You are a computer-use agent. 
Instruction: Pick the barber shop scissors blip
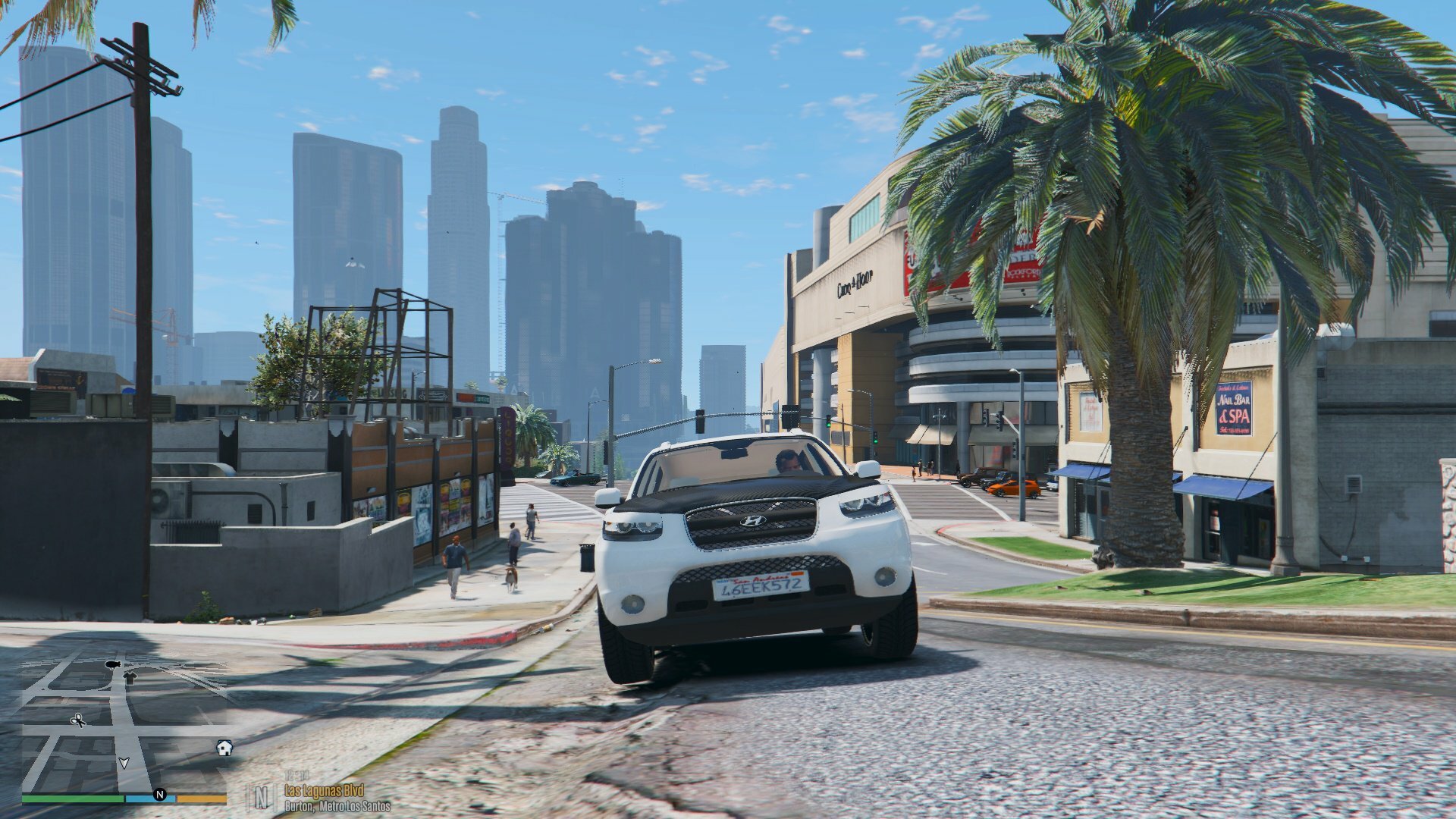pos(78,720)
